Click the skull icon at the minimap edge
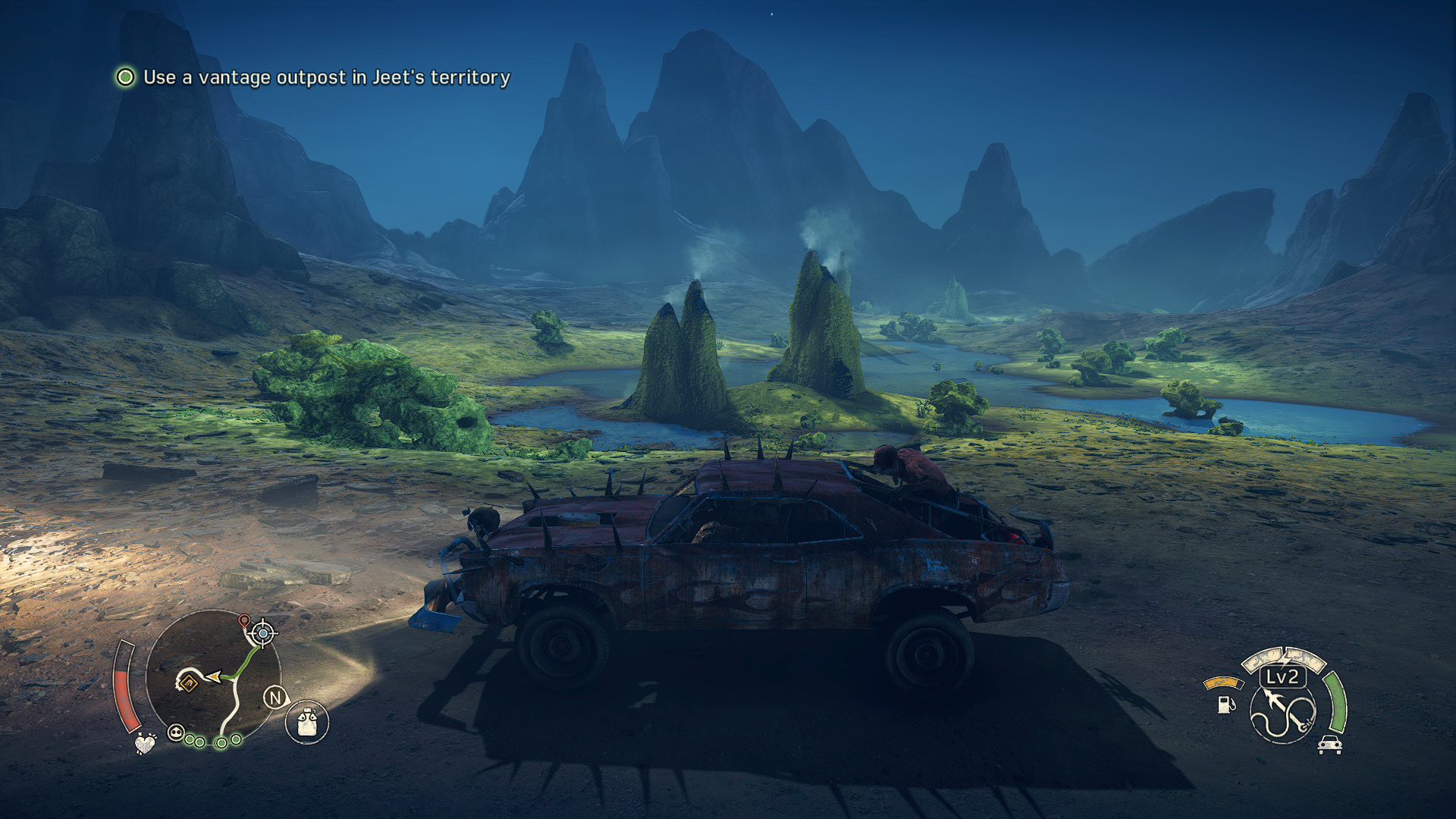 coord(176,733)
